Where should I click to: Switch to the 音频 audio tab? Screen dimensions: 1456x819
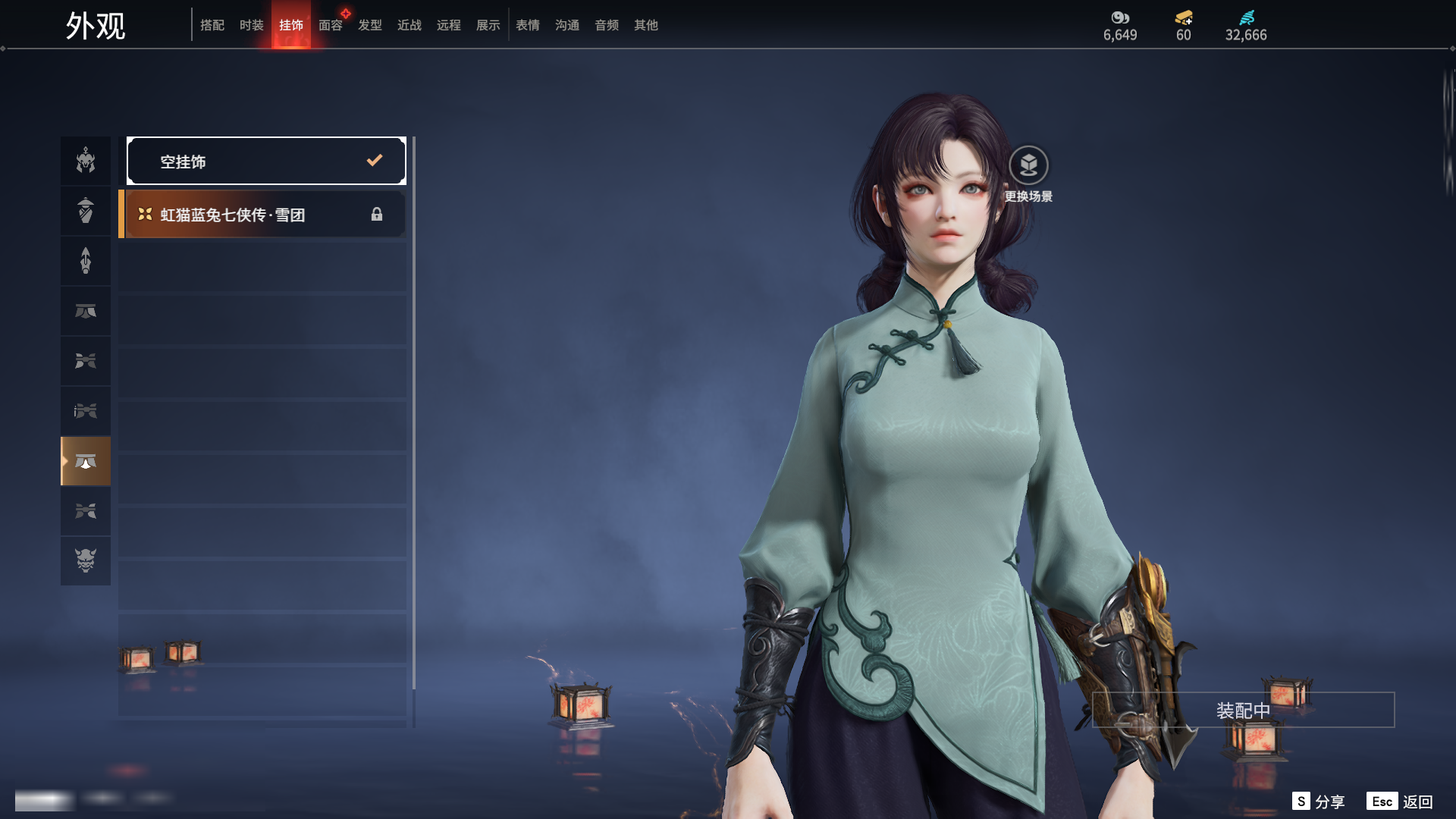607,25
